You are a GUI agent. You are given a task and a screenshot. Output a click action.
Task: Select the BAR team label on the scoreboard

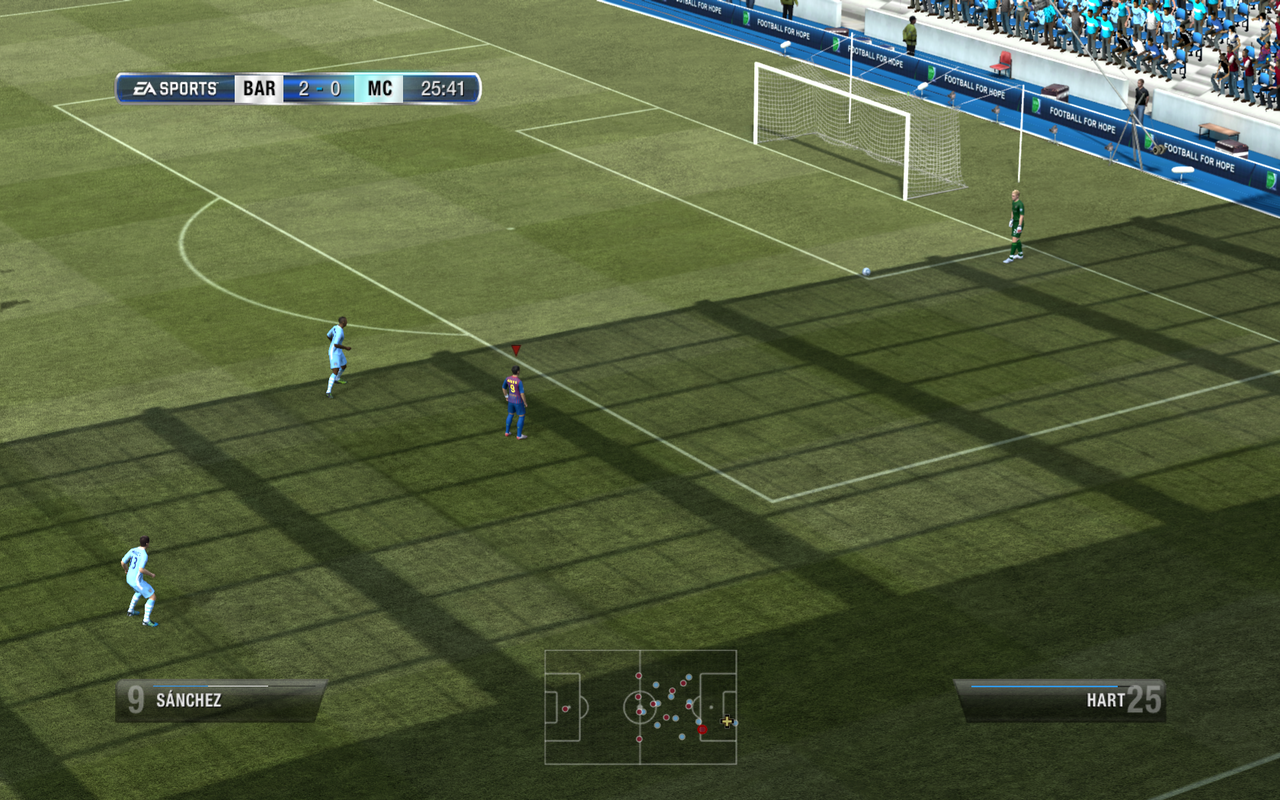click(x=258, y=88)
